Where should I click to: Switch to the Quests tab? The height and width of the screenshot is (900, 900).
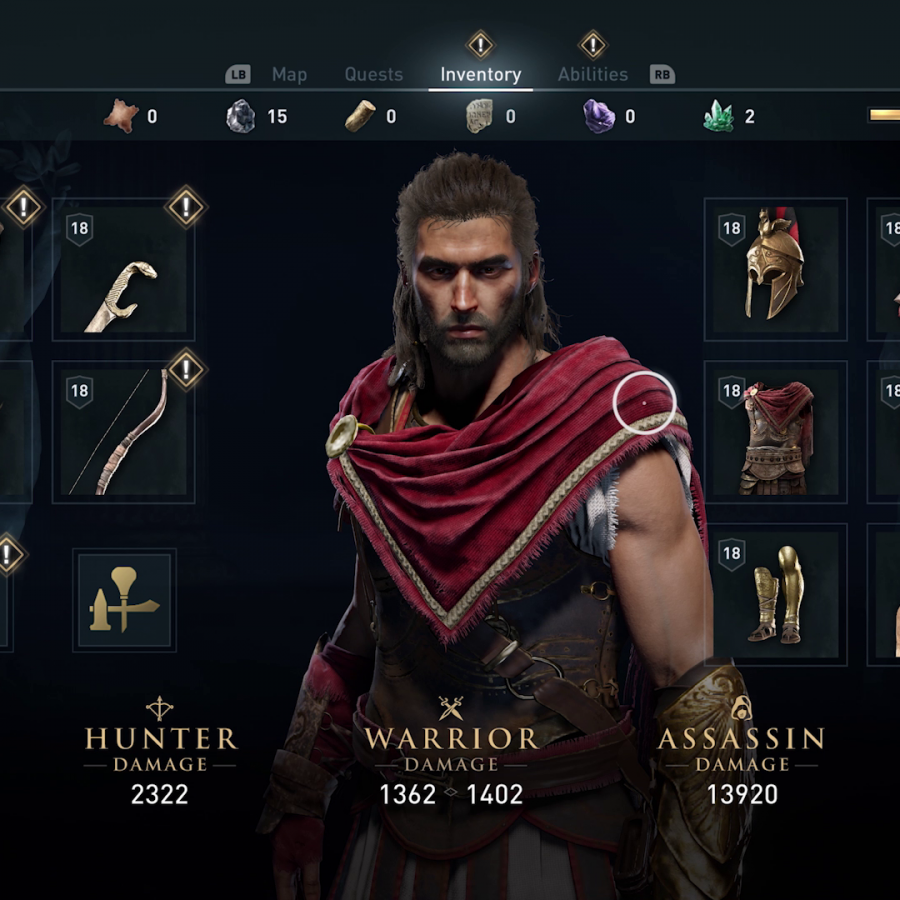[373, 75]
